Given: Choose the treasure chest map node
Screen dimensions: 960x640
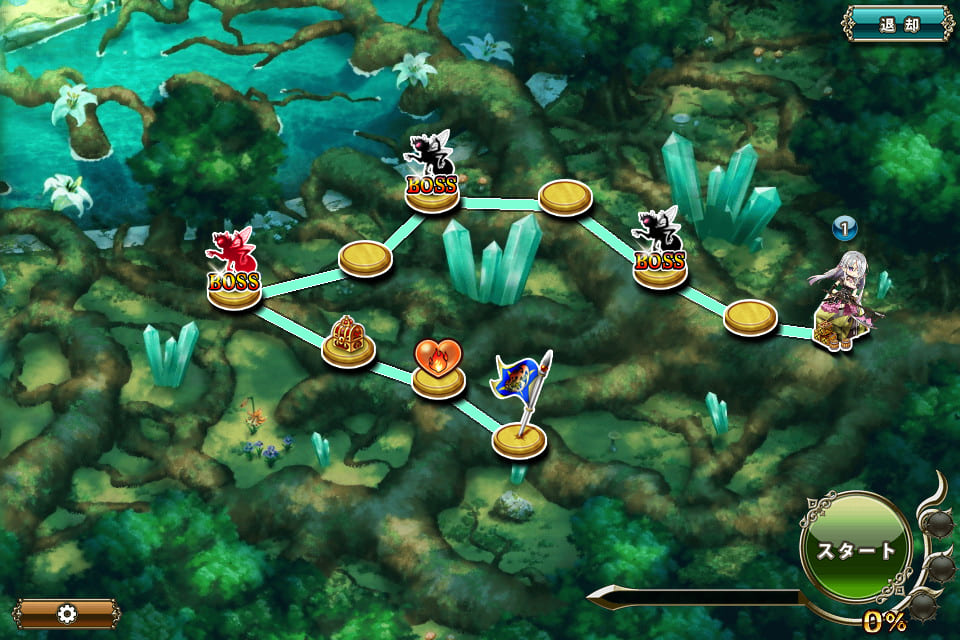Looking at the screenshot, I should coord(349,343).
